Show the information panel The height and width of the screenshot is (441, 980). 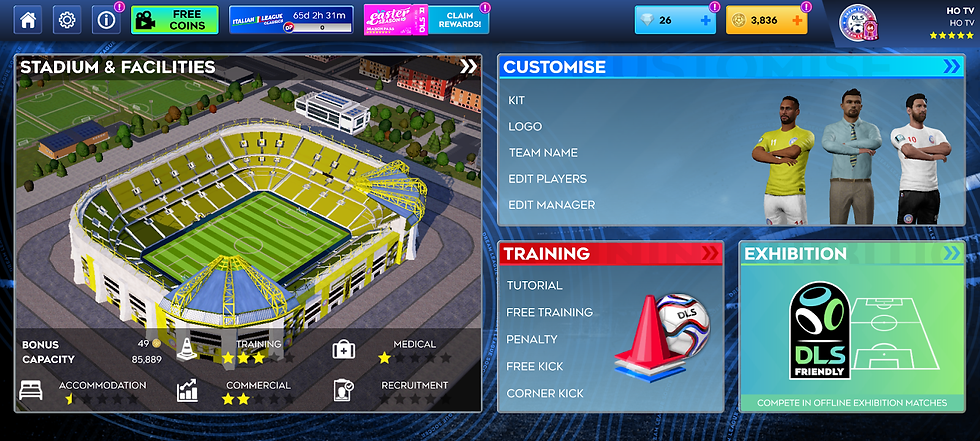[105, 19]
